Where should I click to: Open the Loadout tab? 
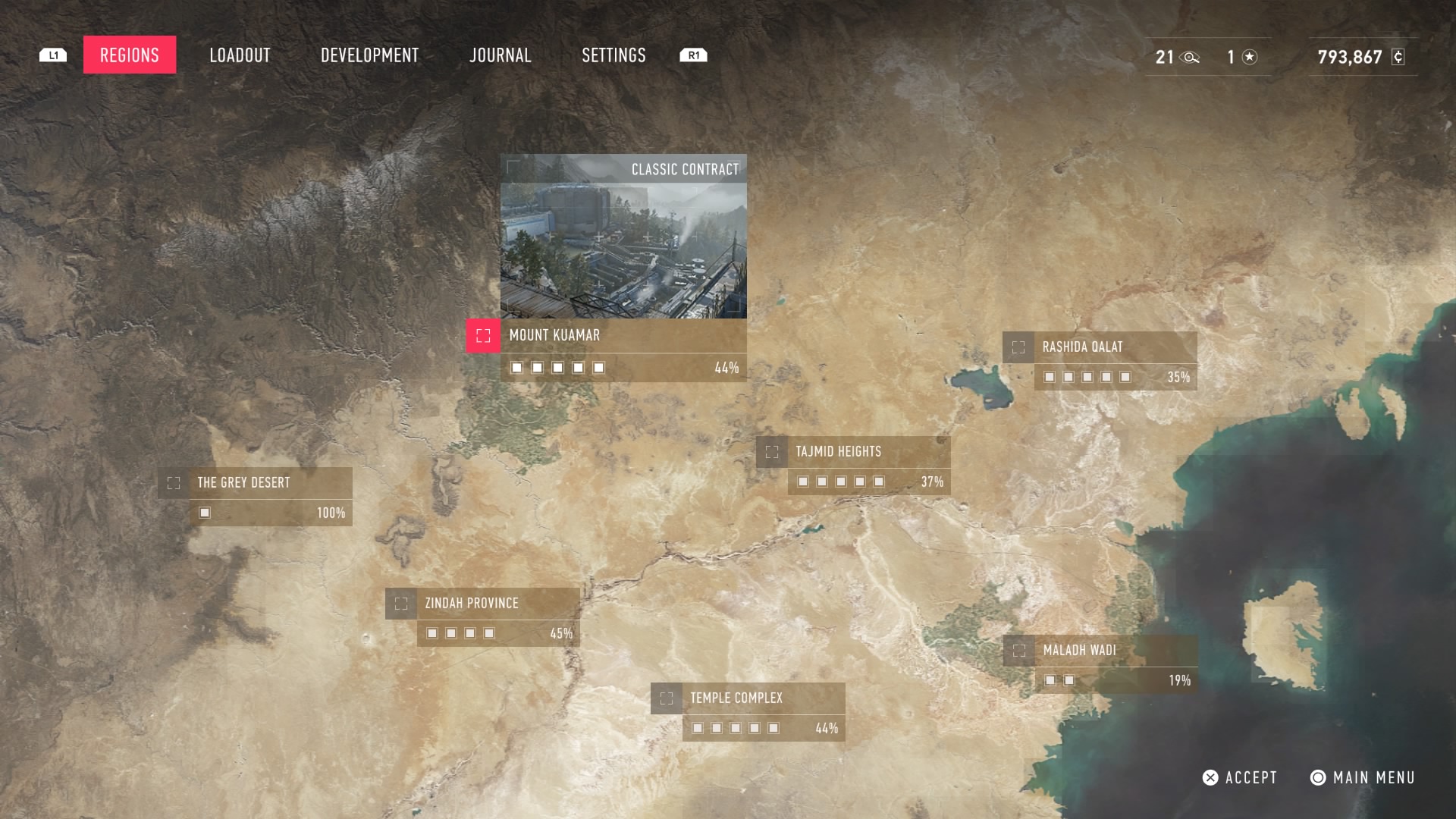240,55
